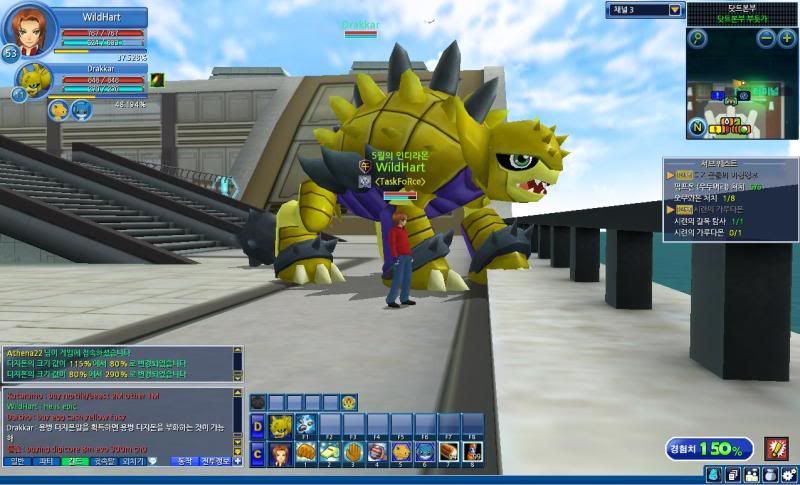800x485 pixels.
Task: Open the channel 3 dropdown
Action: coord(676,10)
